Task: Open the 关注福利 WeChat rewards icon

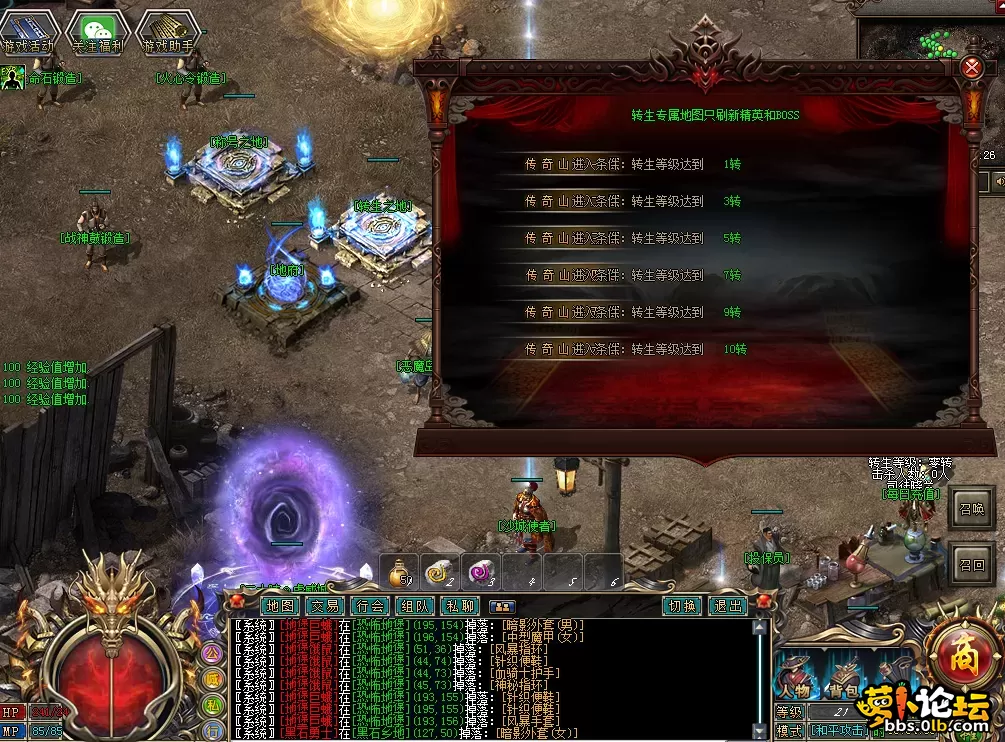Action: (97, 32)
